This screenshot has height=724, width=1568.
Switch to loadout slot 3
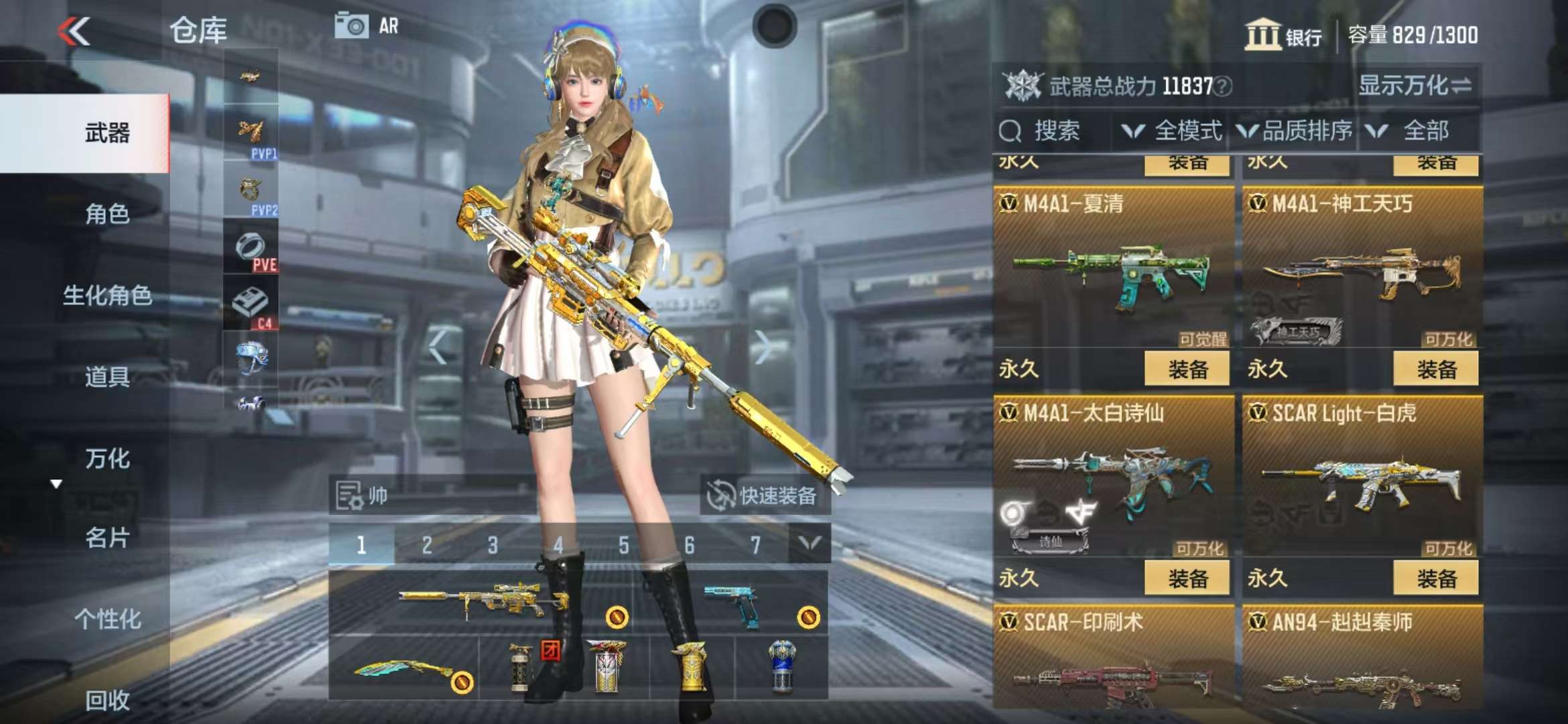point(493,545)
